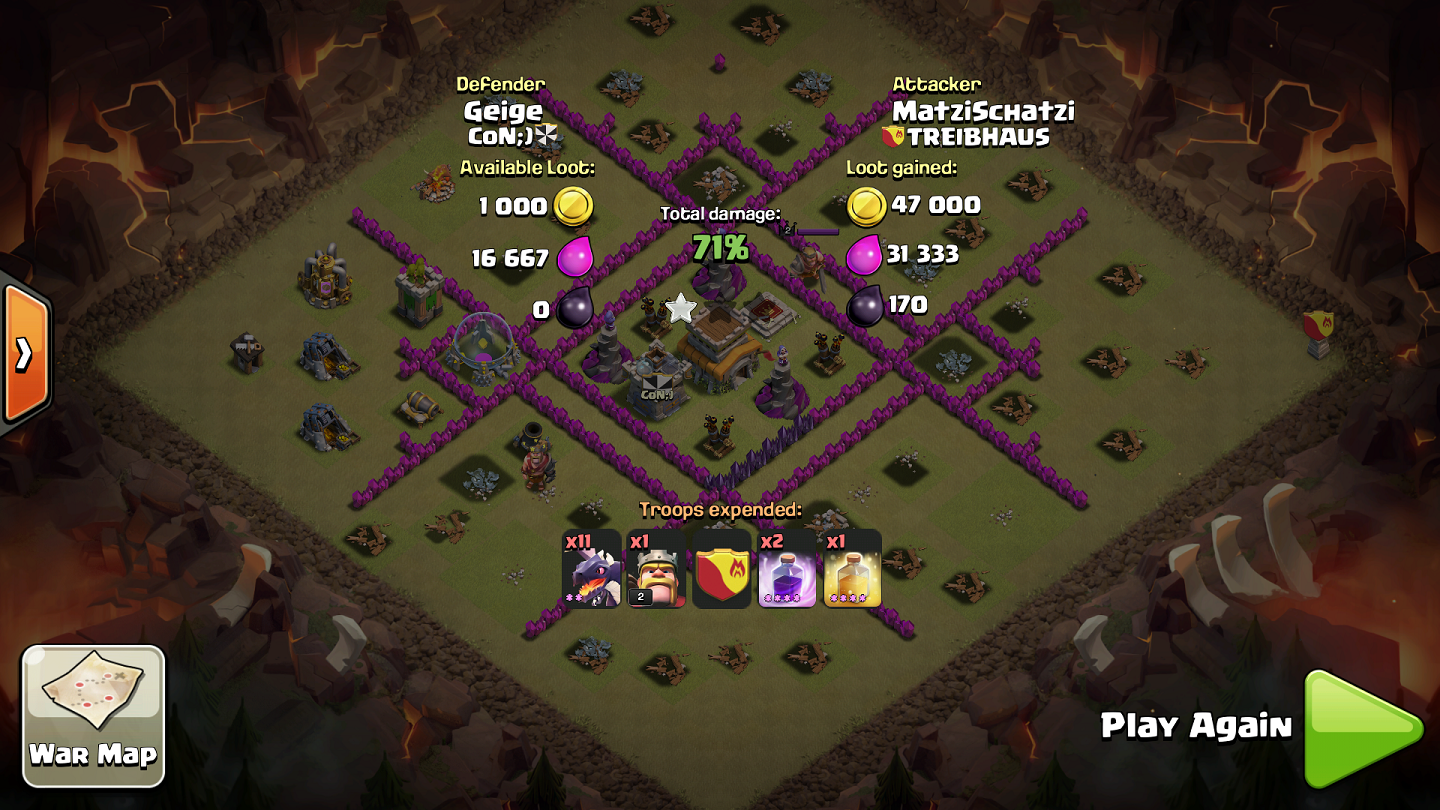The width and height of the screenshot is (1440, 810).
Task: Select the Barbarian King card
Action: tap(656, 569)
